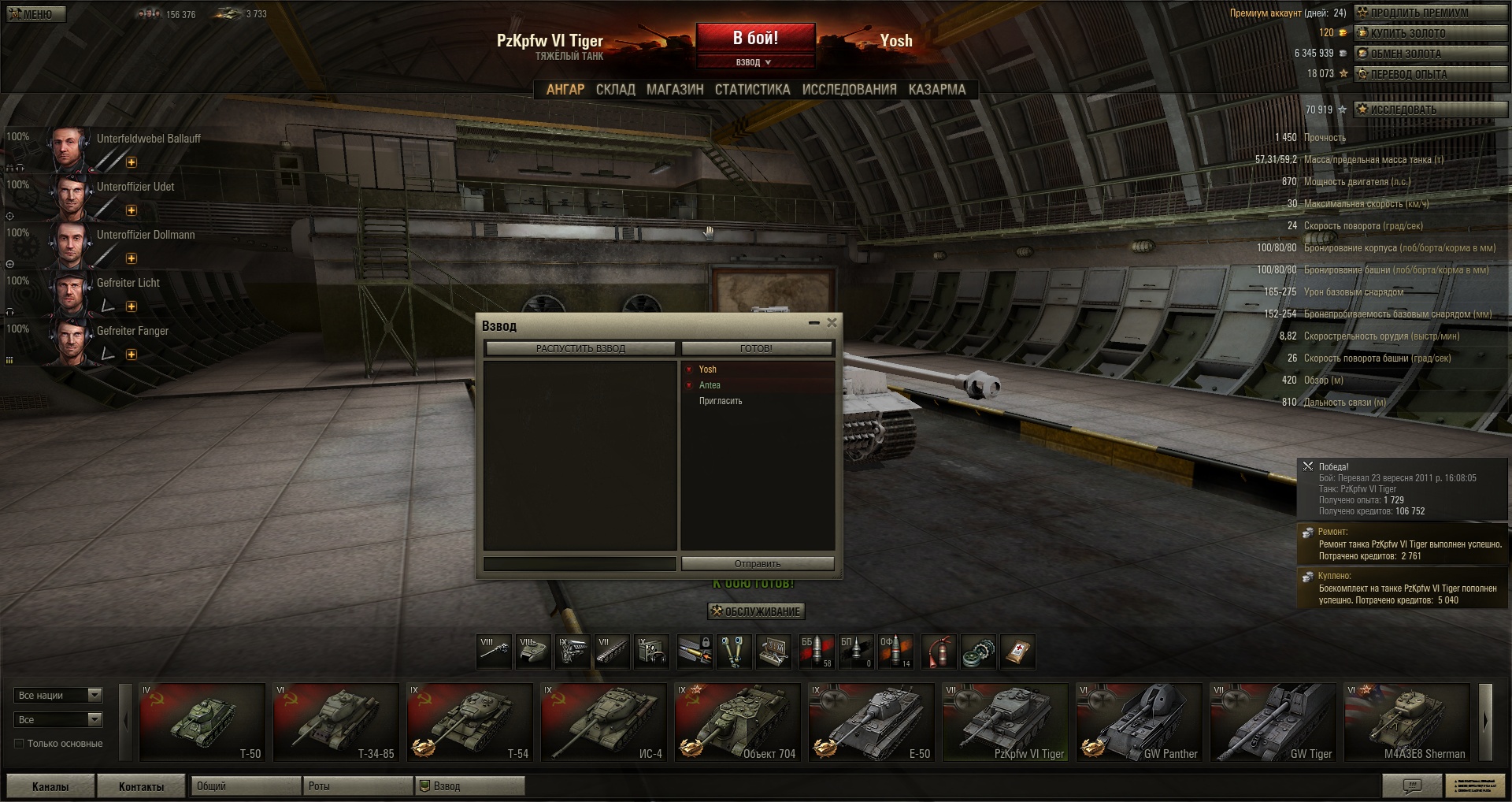Choose Пригласить to invite a player
Screen dimensions: 1512x802
(x=721, y=401)
